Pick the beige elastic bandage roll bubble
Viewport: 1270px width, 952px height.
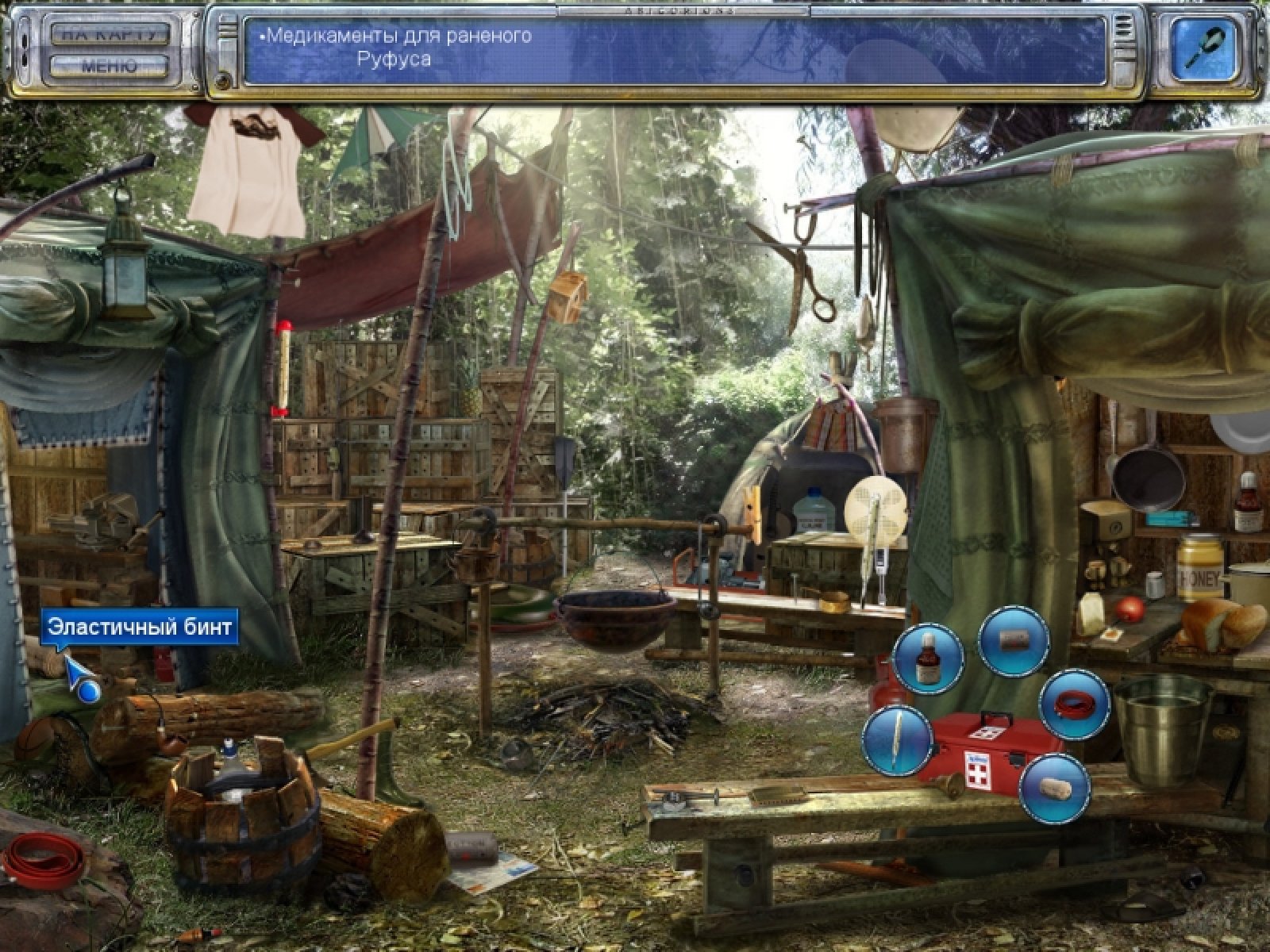click(1053, 788)
